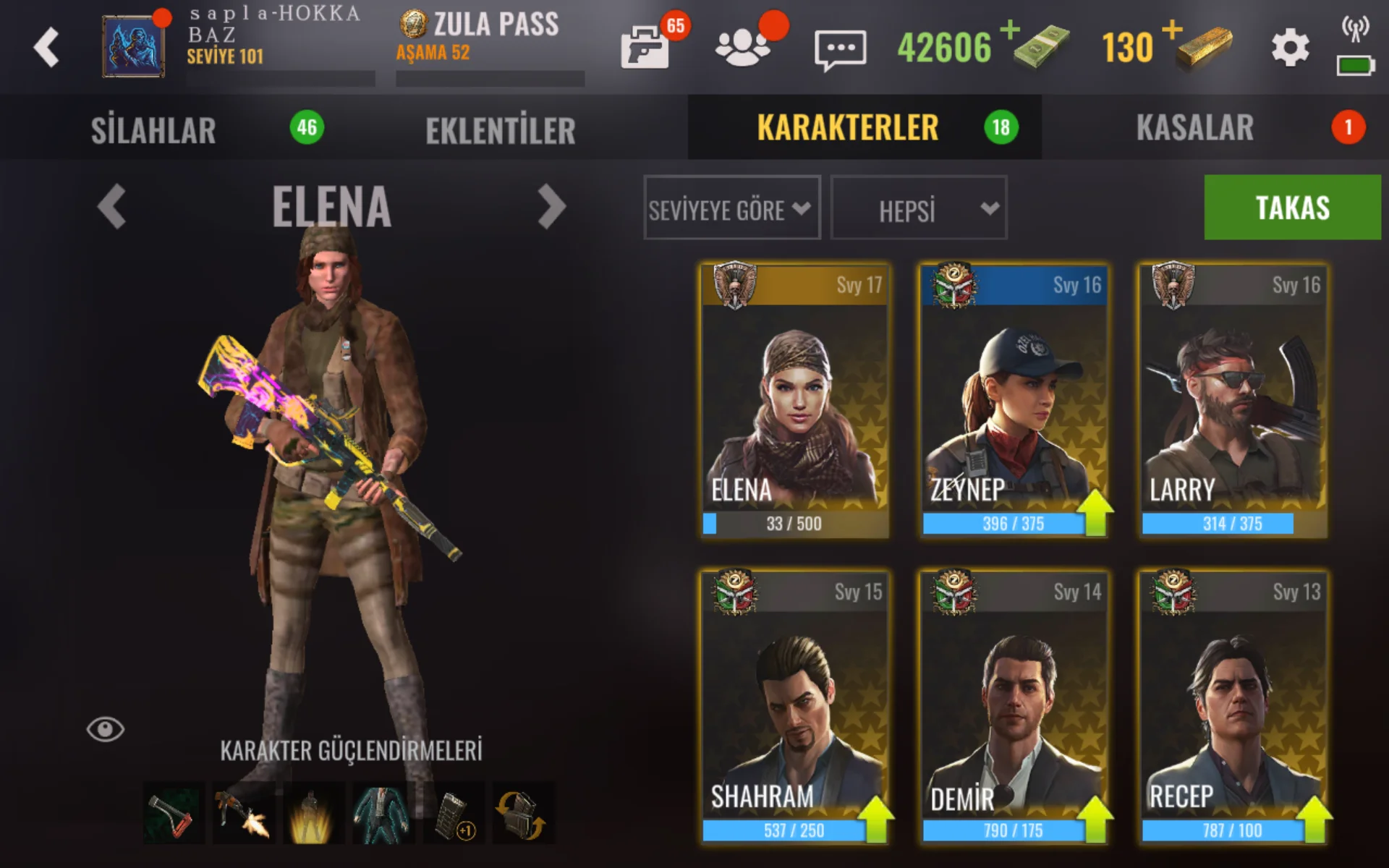Switch to the Kasalar tab
The image size is (1389, 868).
click(1194, 128)
